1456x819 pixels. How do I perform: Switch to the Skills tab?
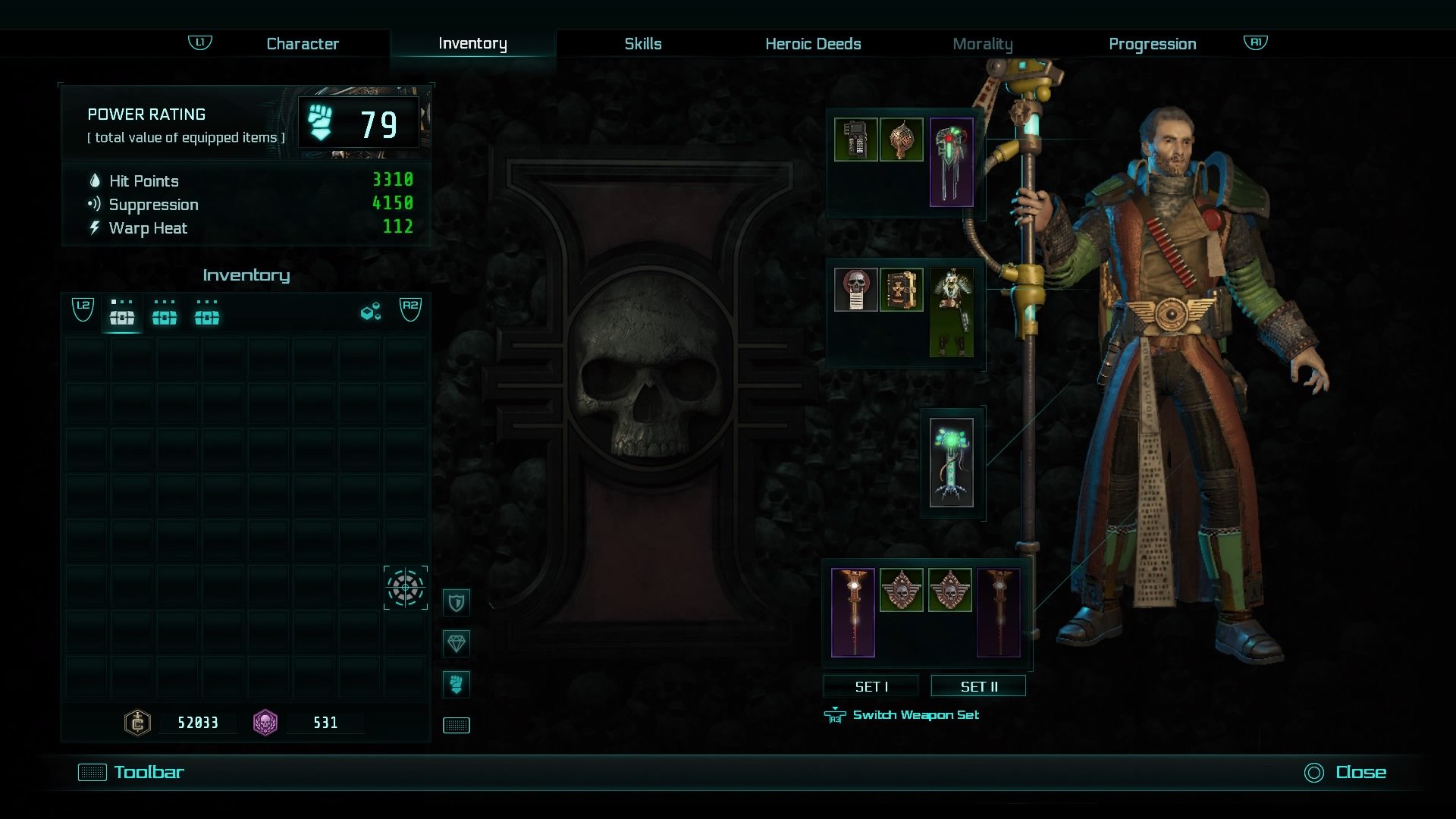(643, 43)
